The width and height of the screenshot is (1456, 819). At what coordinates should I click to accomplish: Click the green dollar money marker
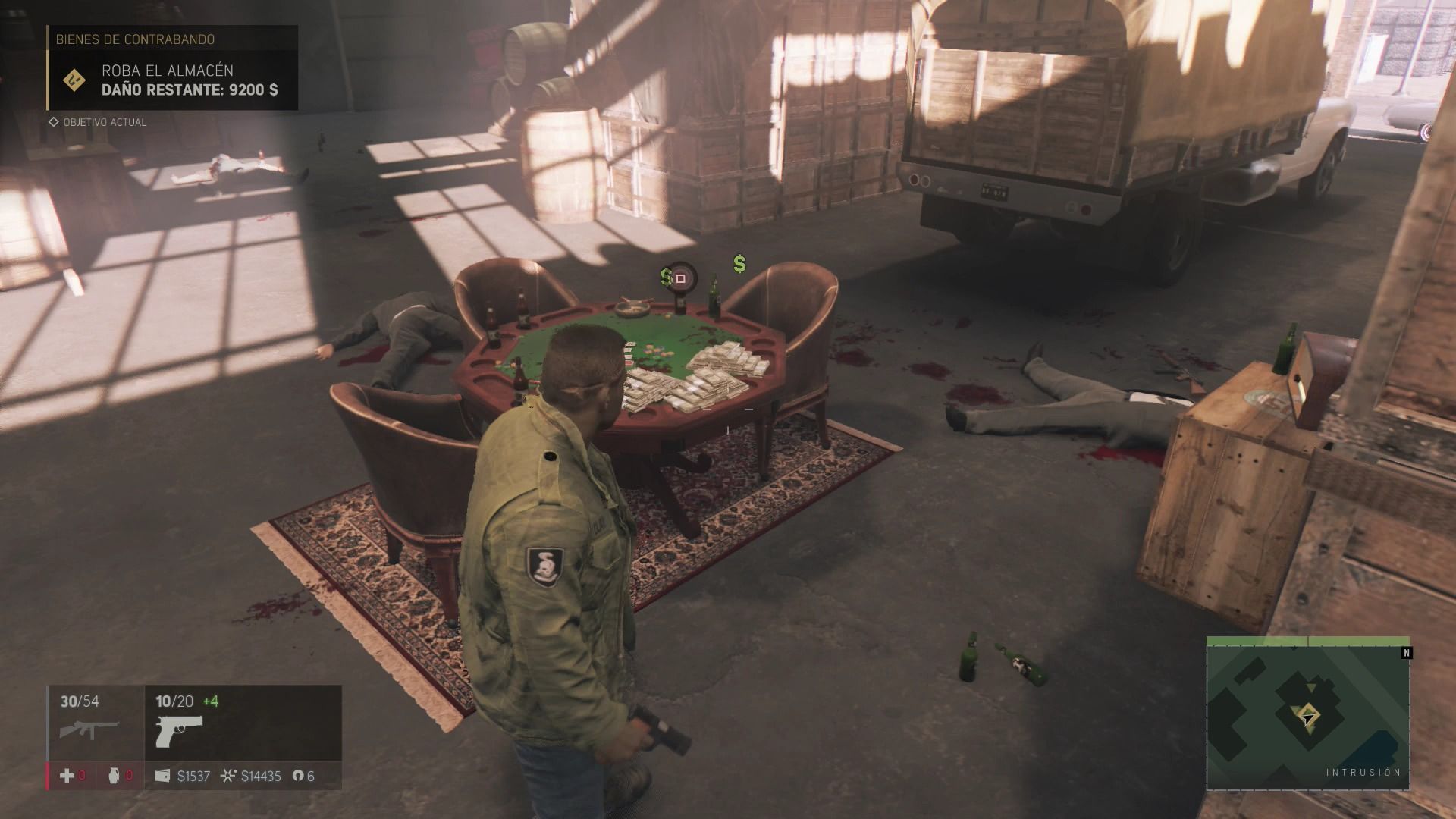pos(739,264)
